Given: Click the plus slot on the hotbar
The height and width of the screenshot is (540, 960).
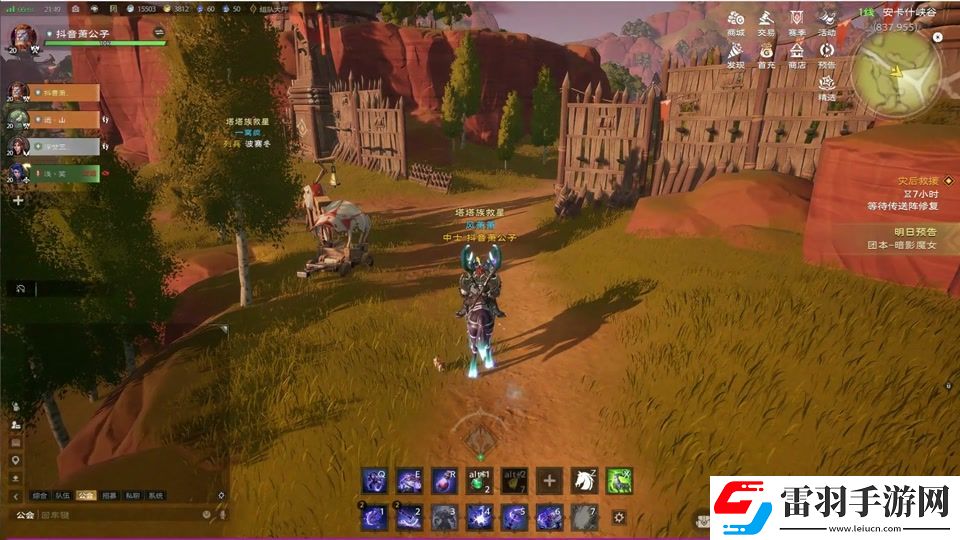Looking at the screenshot, I should click(x=549, y=481).
